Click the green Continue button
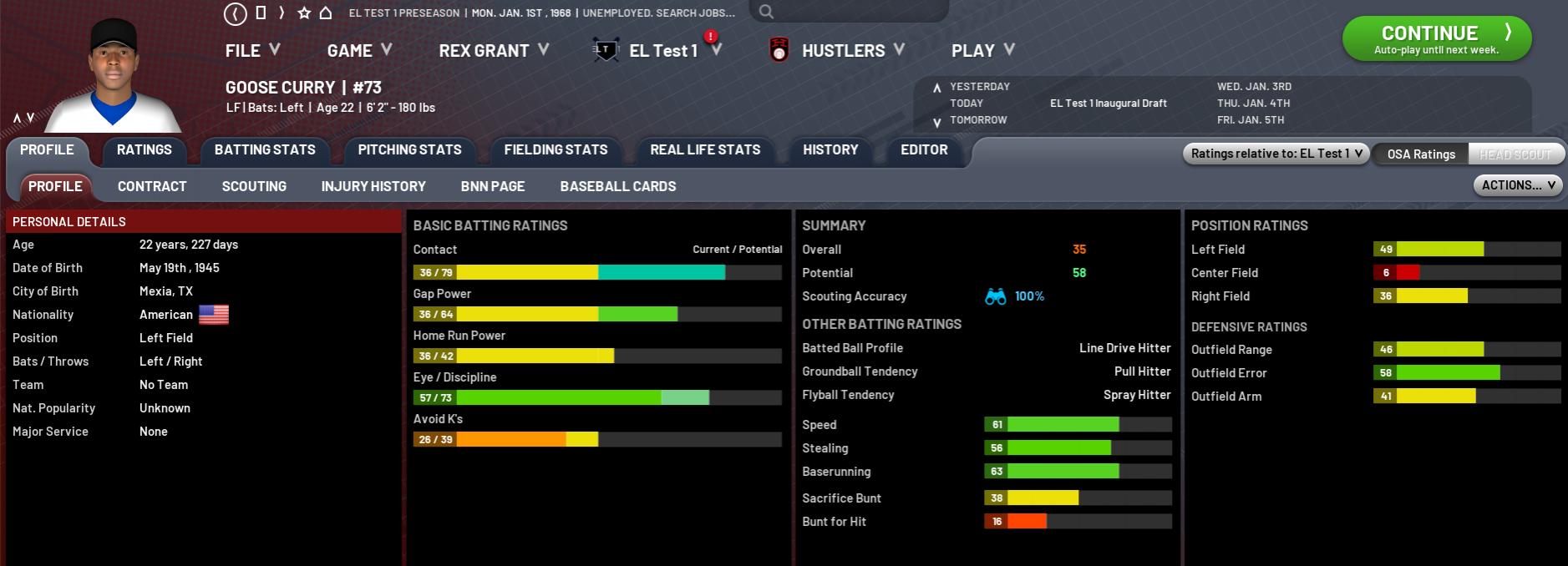 click(x=1436, y=38)
